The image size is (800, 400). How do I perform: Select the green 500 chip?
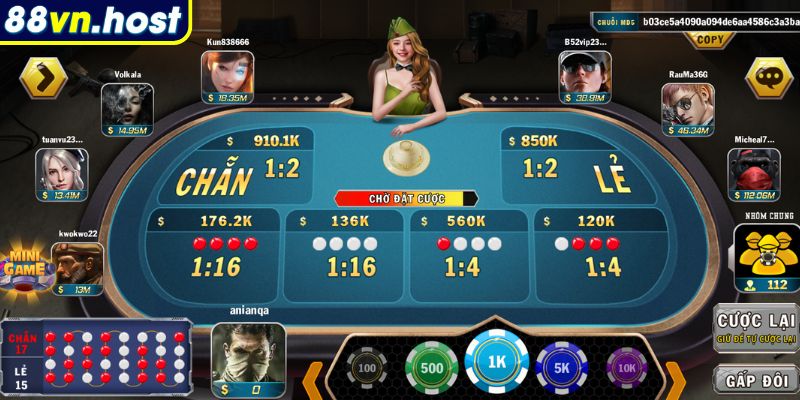(431, 367)
